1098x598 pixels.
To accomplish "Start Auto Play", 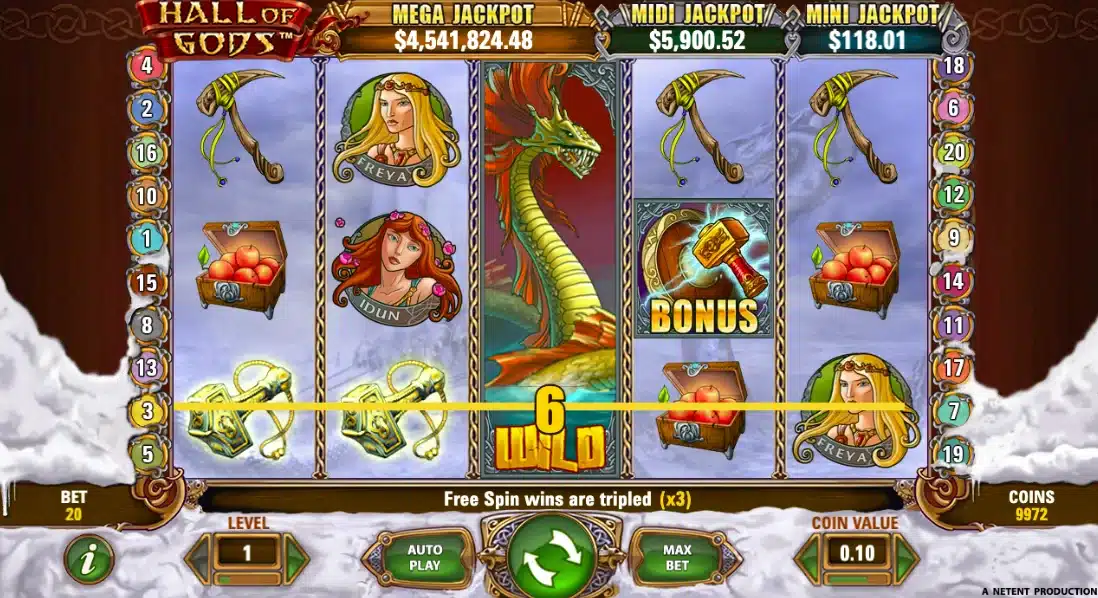I will point(424,559).
